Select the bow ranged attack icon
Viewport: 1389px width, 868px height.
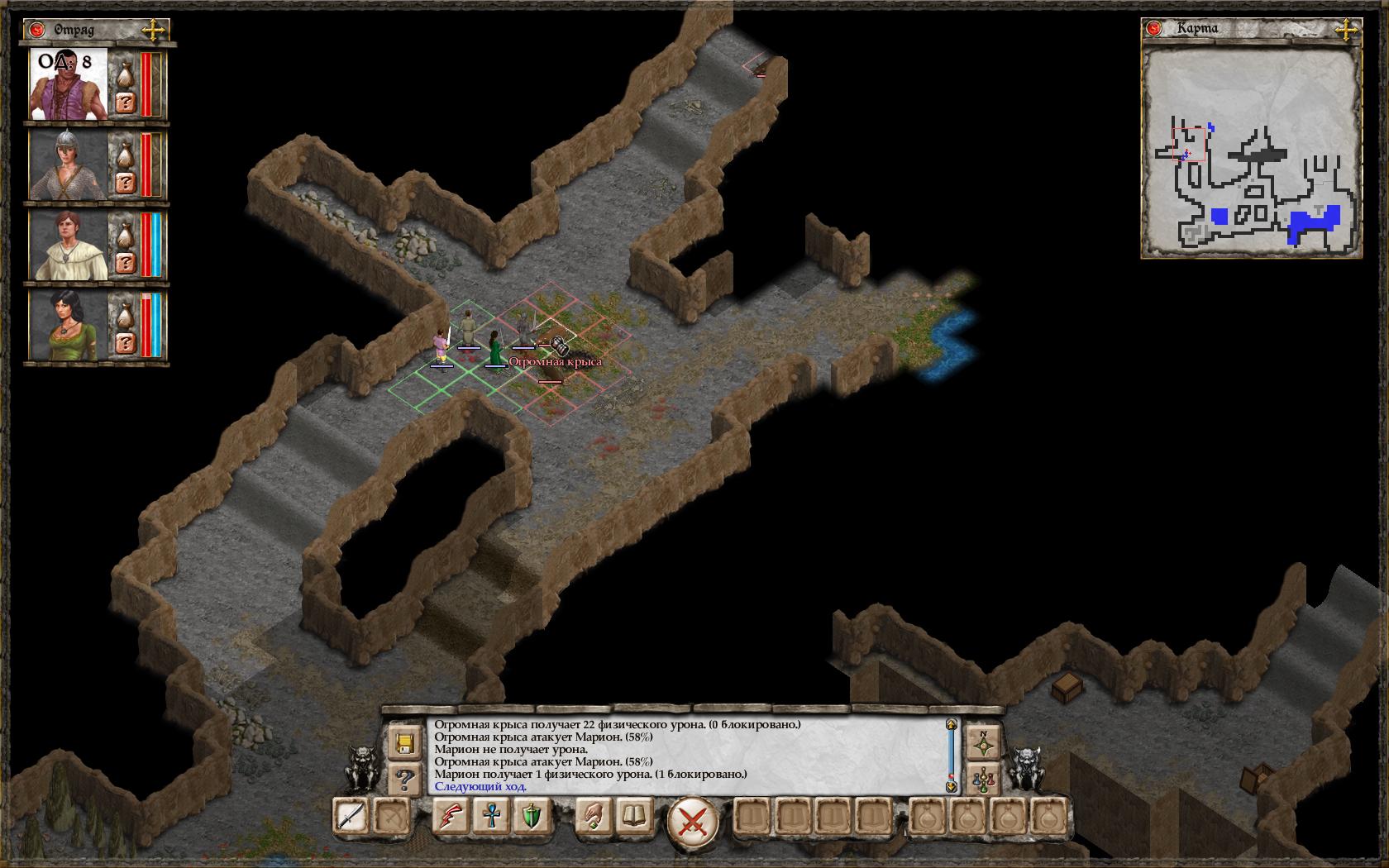(x=391, y=817)
